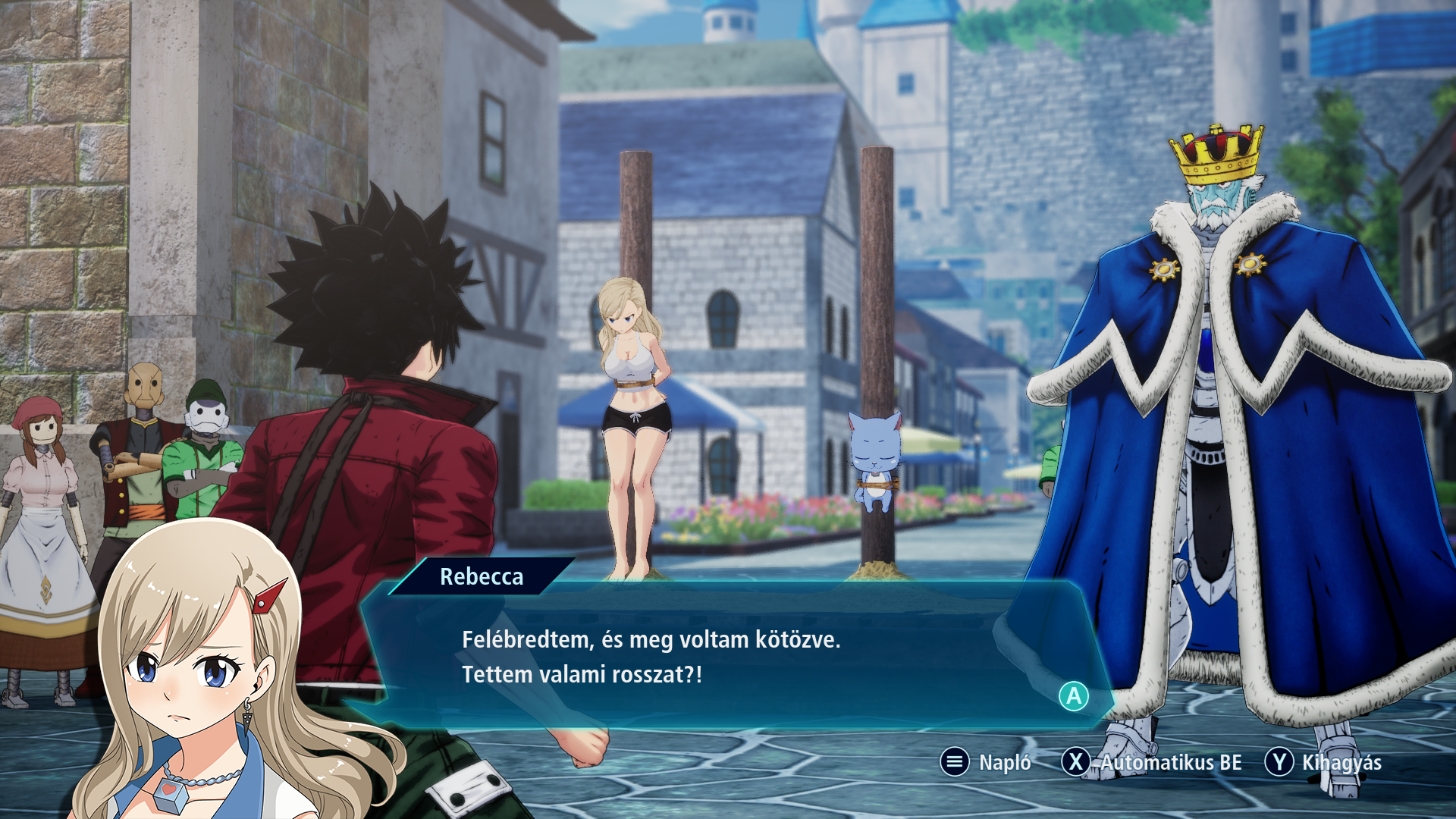The width and height of the screenshot is (1456, 819).
Task: Advance Rebecca's dialogue text box
Action: click(1073, 696)
